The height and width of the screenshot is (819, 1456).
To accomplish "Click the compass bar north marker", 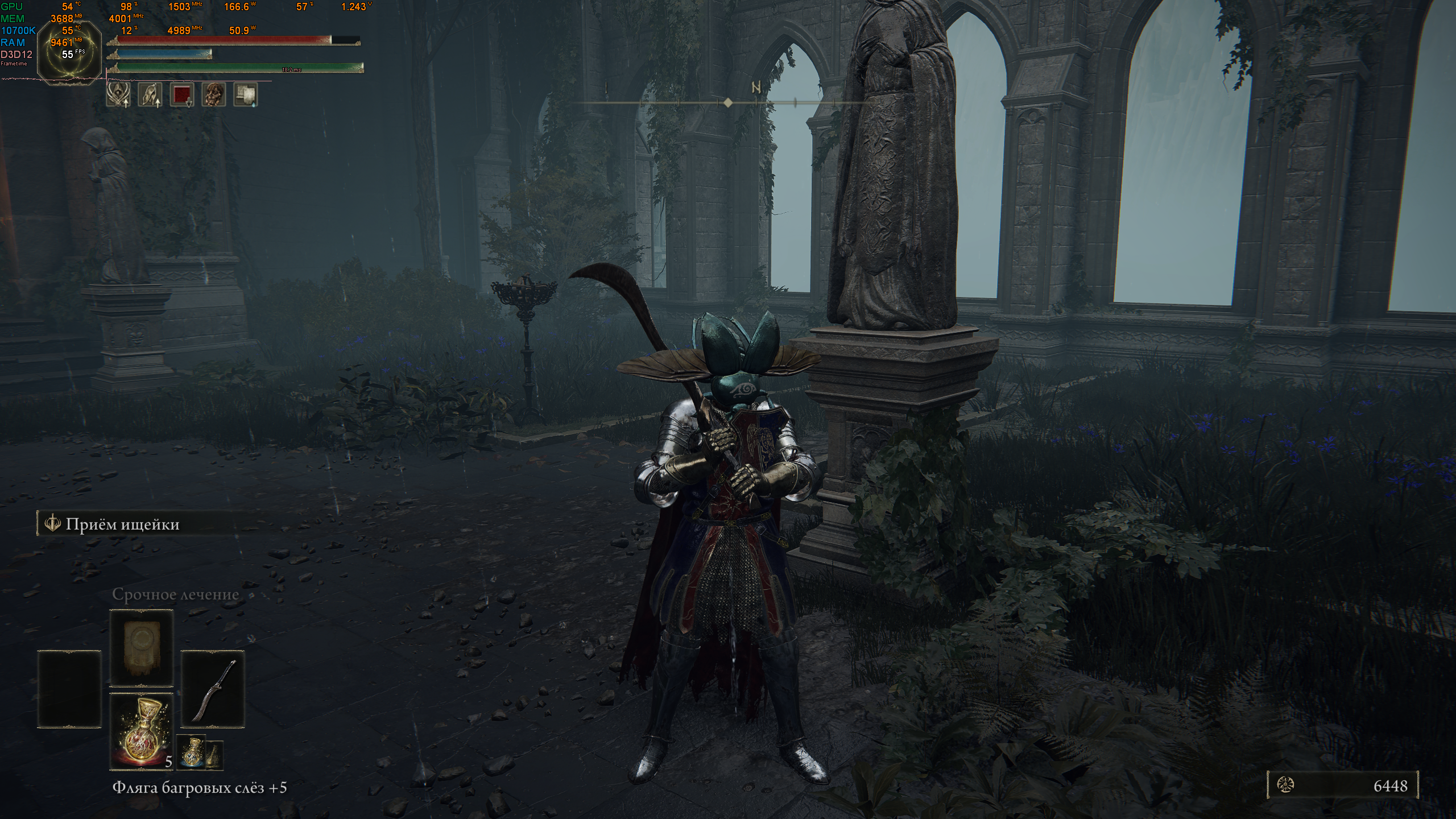I will 756,88.
